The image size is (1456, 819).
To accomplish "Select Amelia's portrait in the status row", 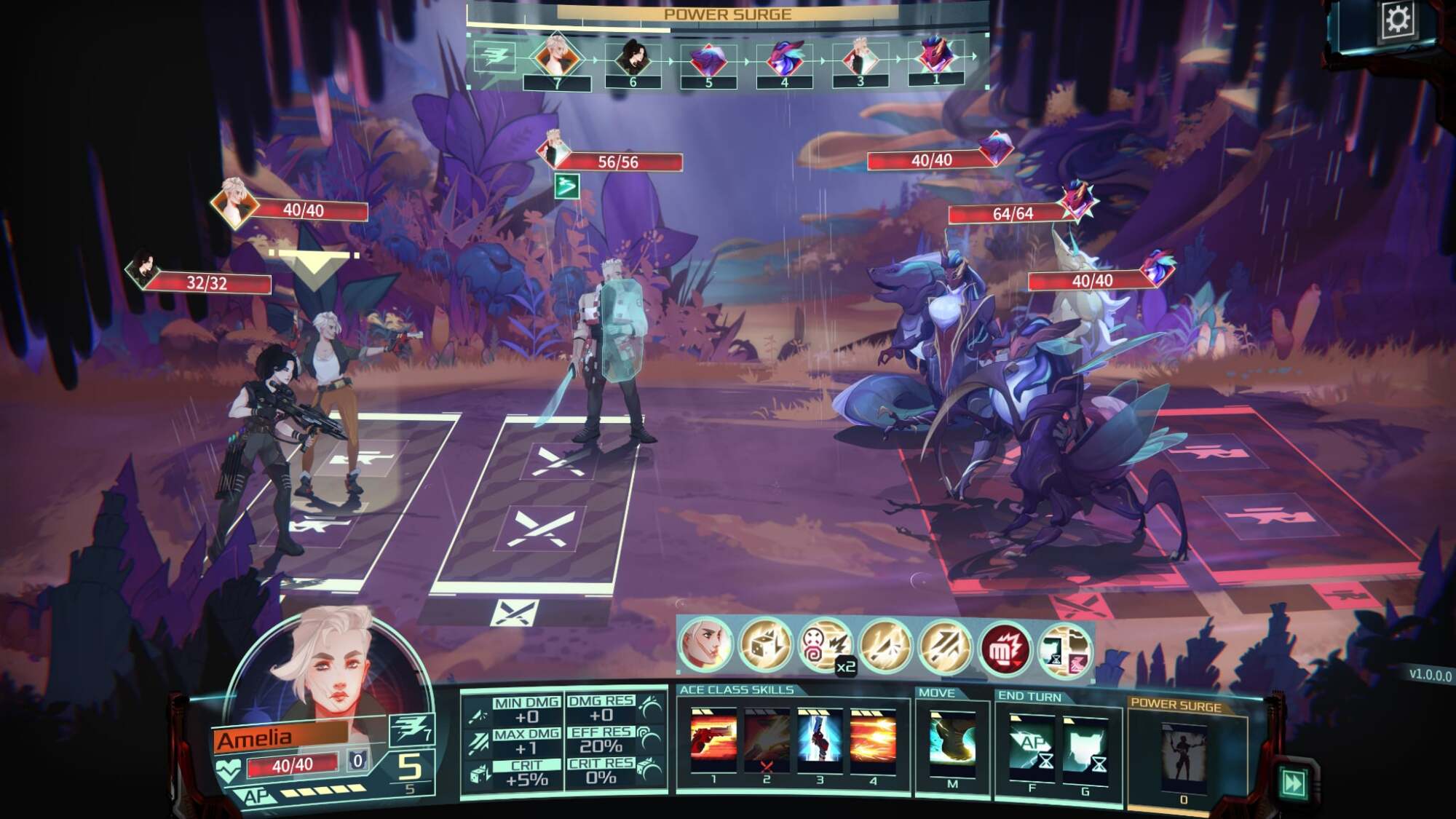I will pos(705,644).
